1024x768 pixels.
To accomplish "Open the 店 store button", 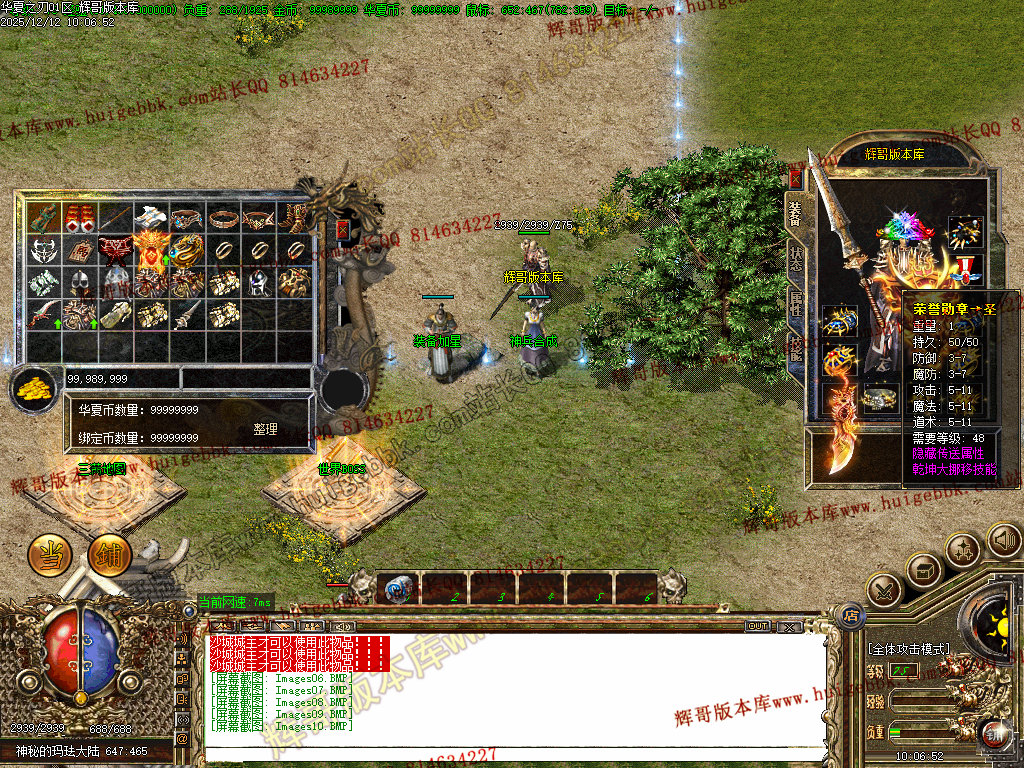I will [x=851, y=613].
